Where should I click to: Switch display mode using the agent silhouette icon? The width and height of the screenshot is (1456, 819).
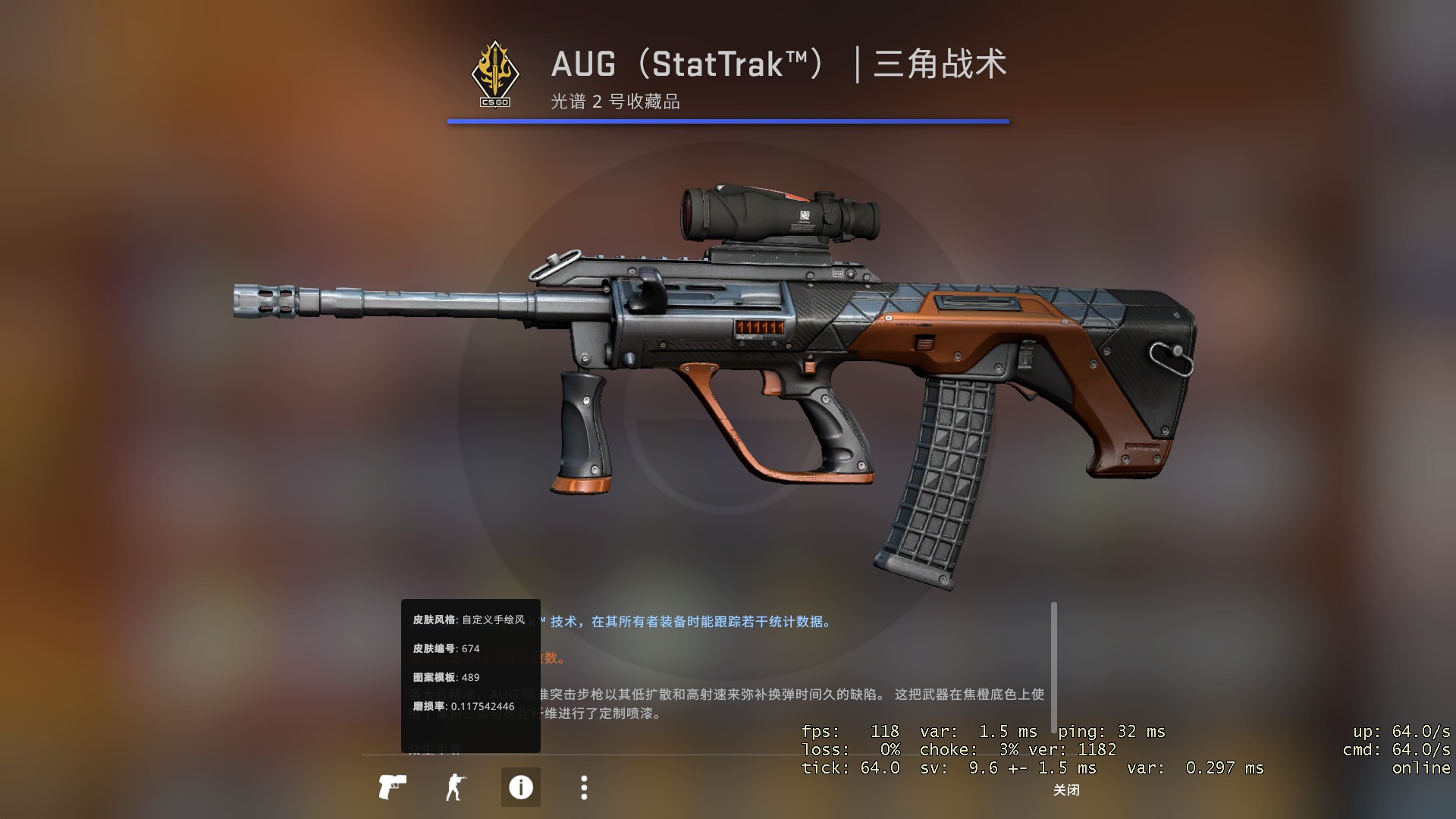coord(456,786)
